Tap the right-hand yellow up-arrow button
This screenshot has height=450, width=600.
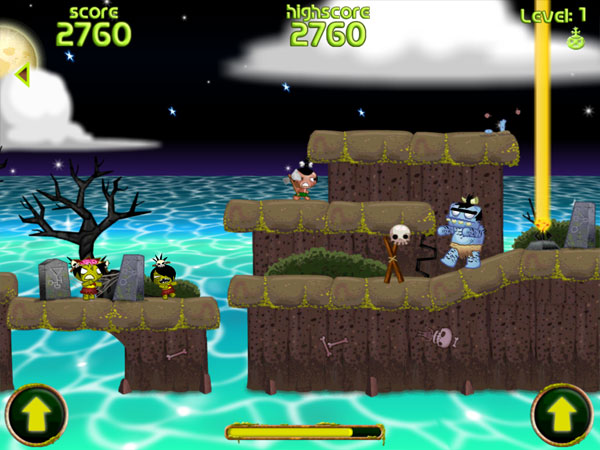562,415
